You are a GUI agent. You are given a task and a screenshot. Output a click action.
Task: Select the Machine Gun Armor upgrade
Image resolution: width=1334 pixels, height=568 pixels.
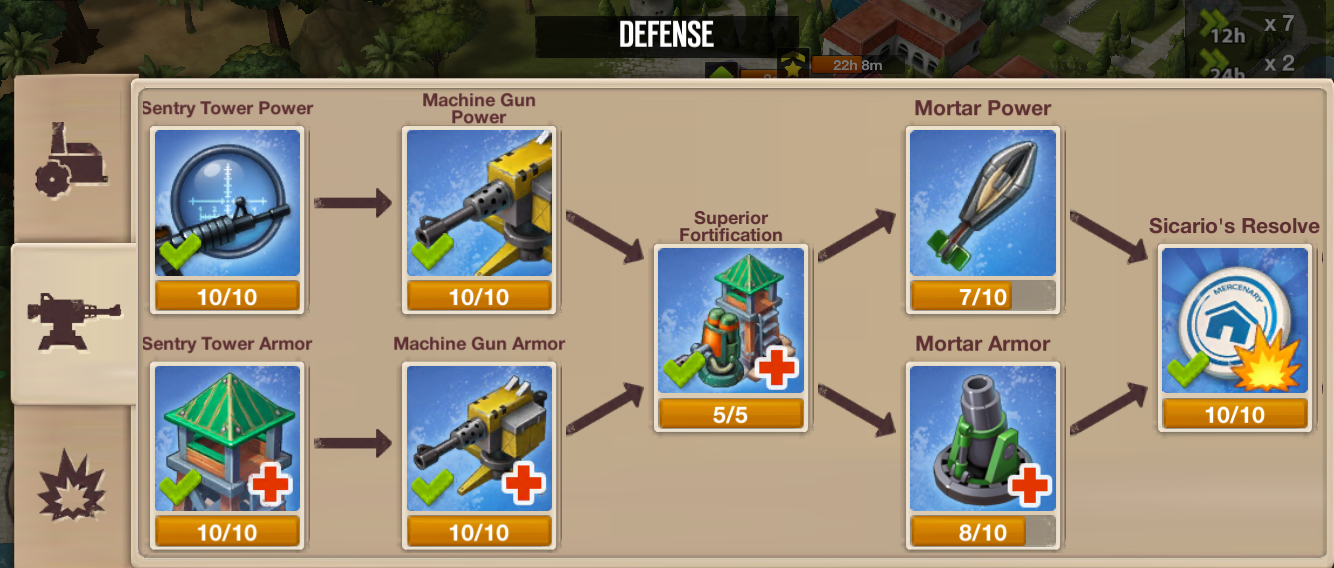pyautogui.click(x=478, y=440)
